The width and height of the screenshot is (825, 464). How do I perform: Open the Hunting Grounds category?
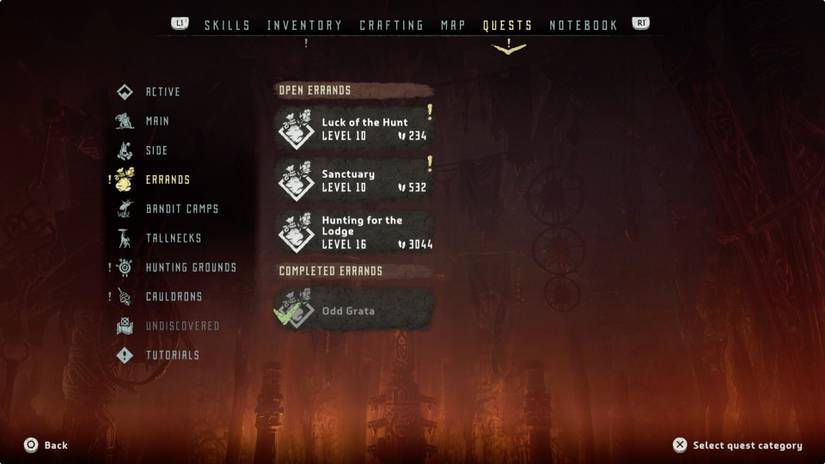pos(190,268)
